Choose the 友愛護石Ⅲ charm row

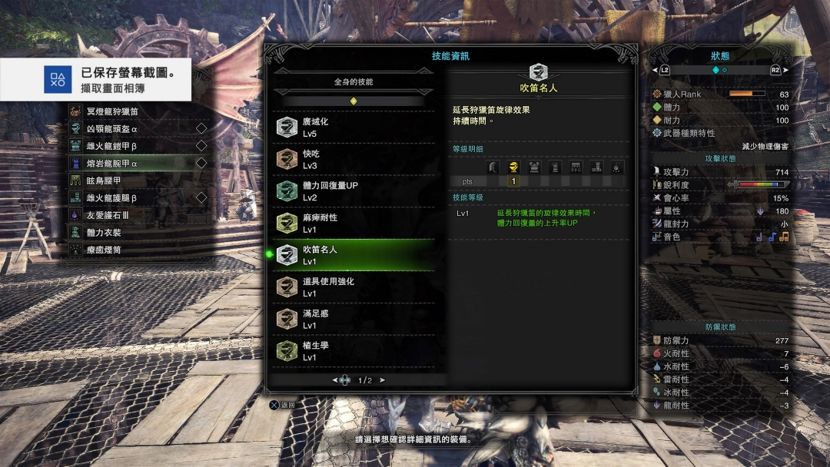[x=140, y=215]
